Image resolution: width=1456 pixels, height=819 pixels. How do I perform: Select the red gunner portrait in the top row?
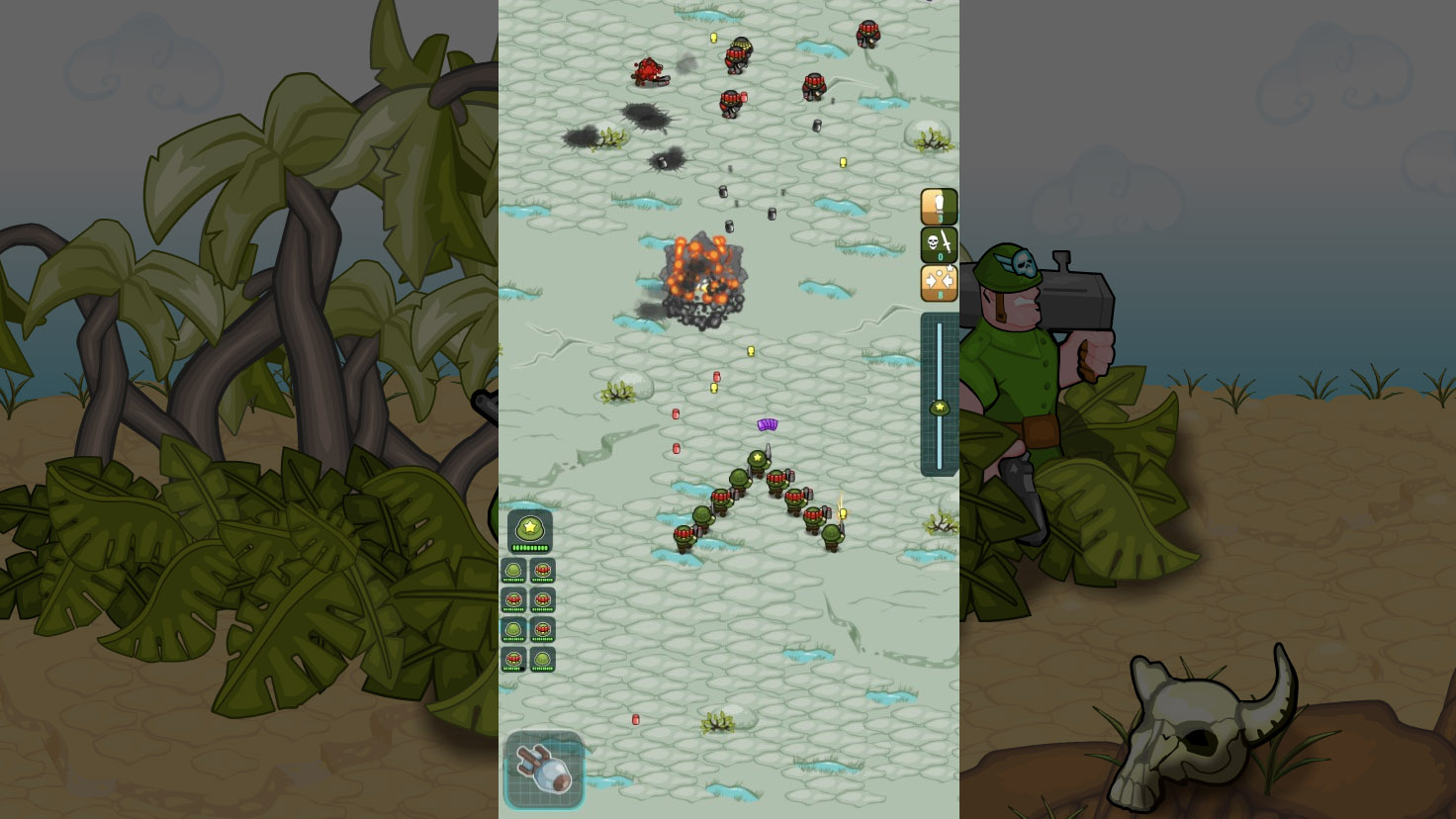pyautogui.click(x=541, y=570)
